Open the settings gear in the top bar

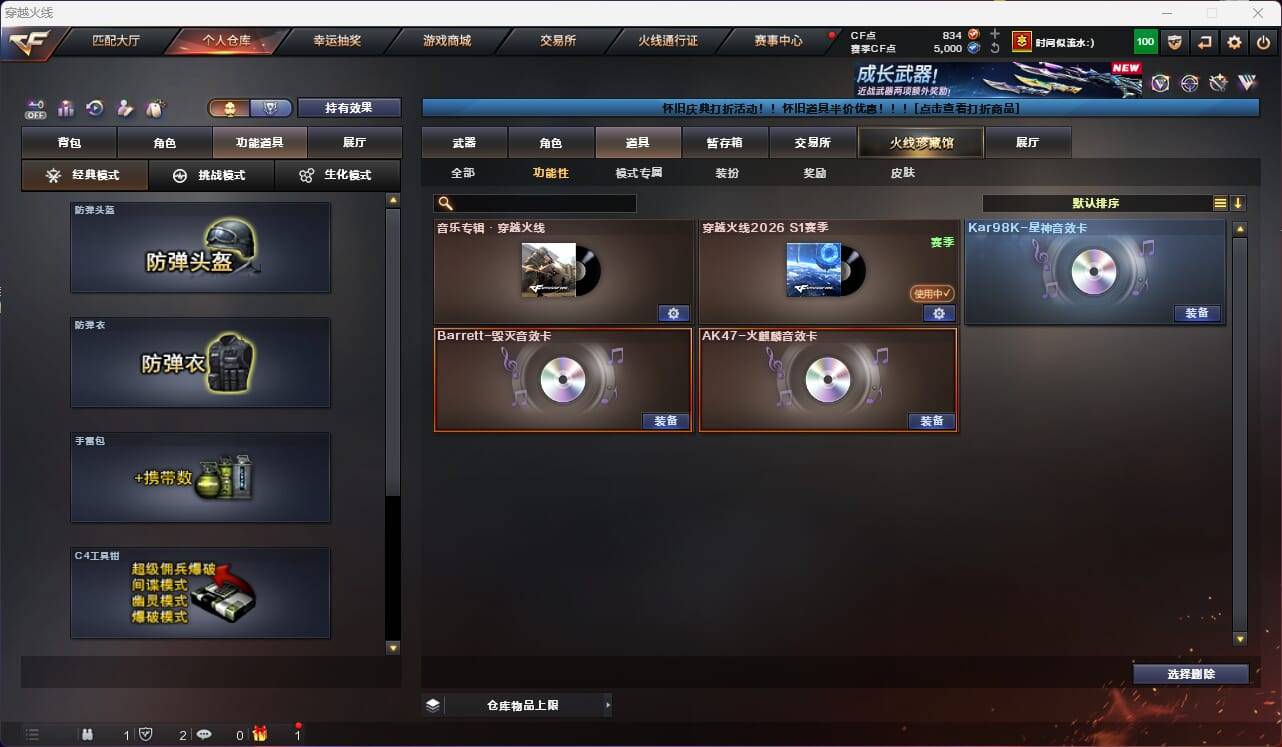pos(1234,42)
